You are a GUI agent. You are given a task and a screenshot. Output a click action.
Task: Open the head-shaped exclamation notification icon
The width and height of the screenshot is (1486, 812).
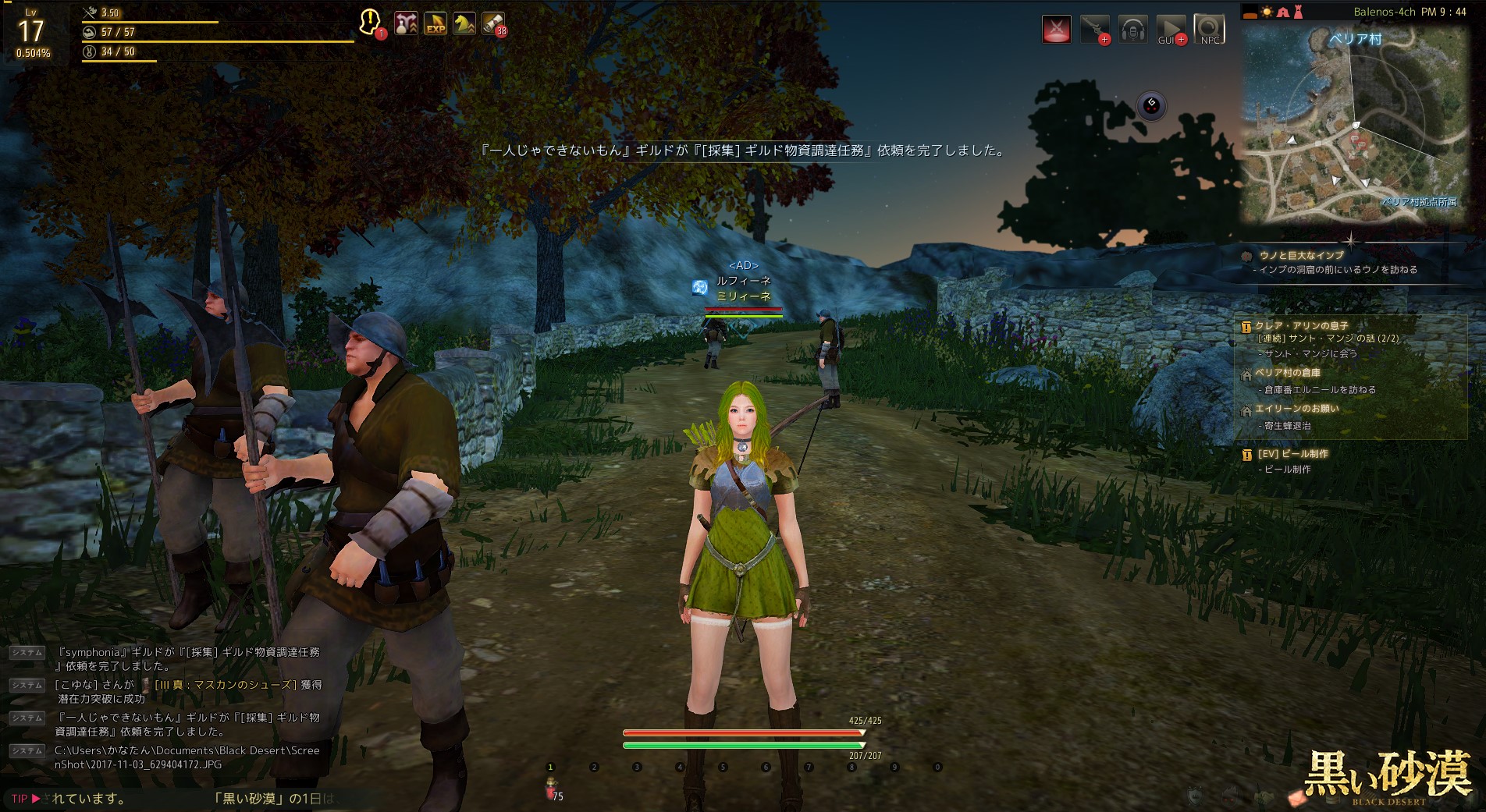pyautogui.click(x=370, y=22)
